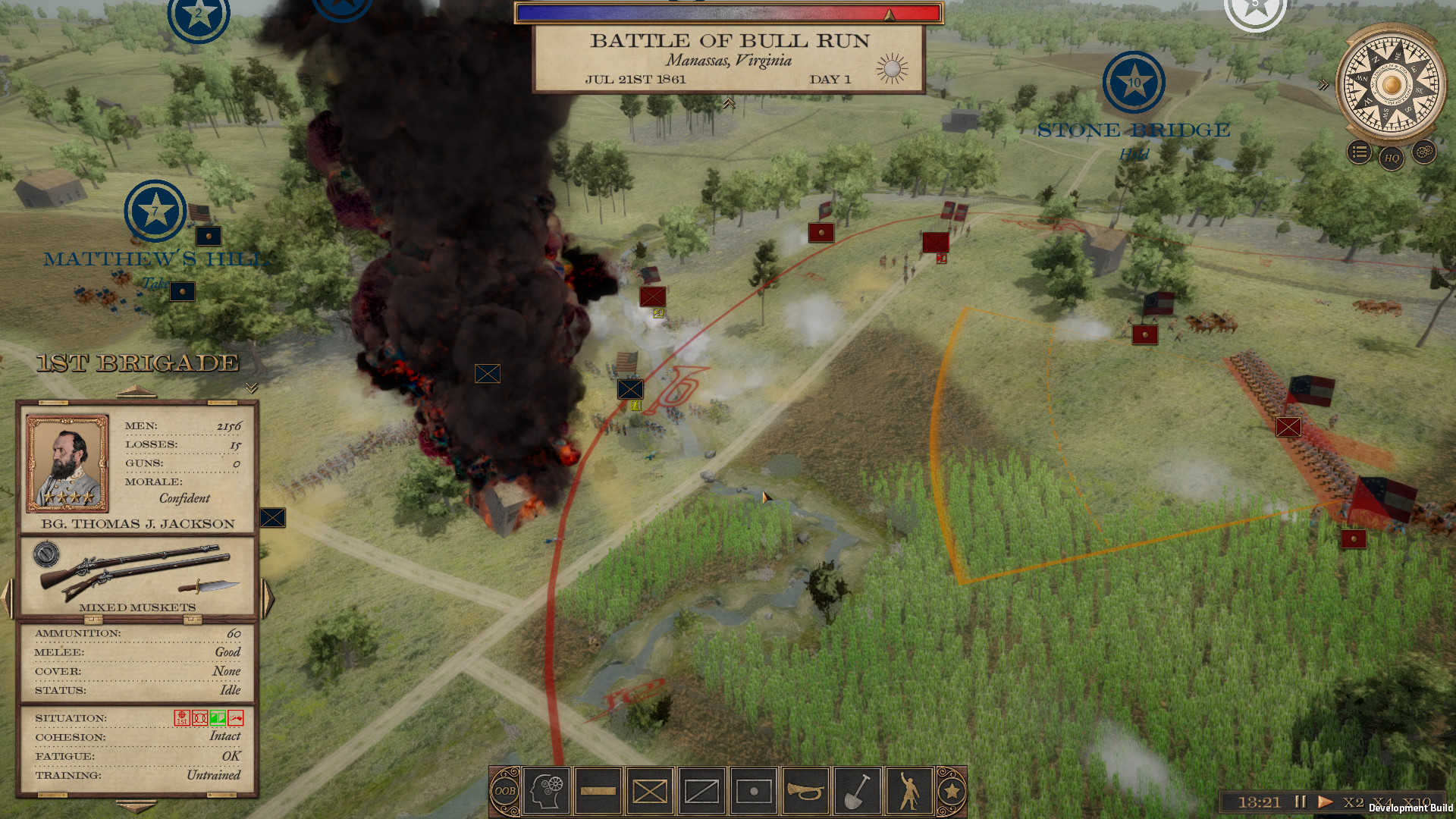Expand next weapon with the right panel arrow
Image resolution: width=1456 pixels, height=819 pixels.
[268, 597]
